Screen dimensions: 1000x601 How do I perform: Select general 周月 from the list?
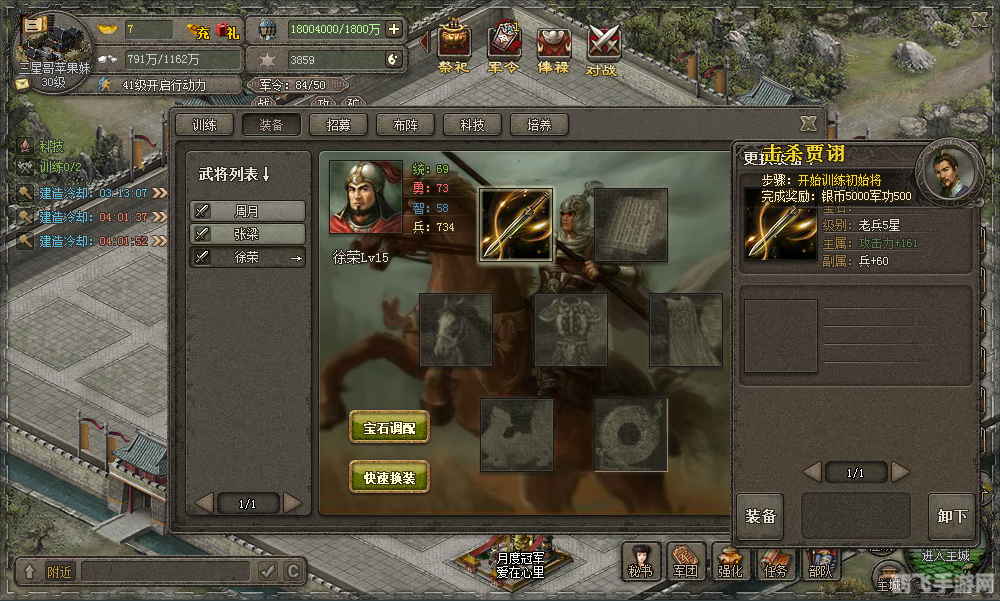tap(248, 211)
